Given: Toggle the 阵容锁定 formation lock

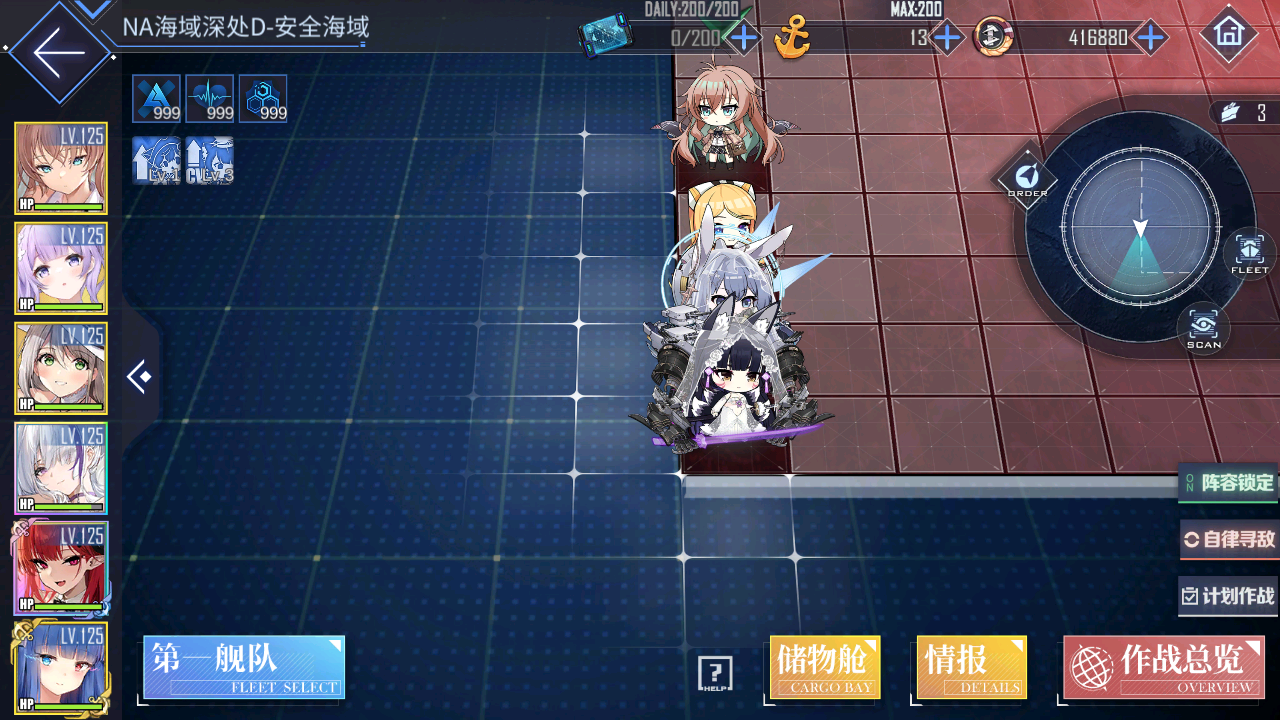Looking at the screenshot, I should click(1229, 483).
